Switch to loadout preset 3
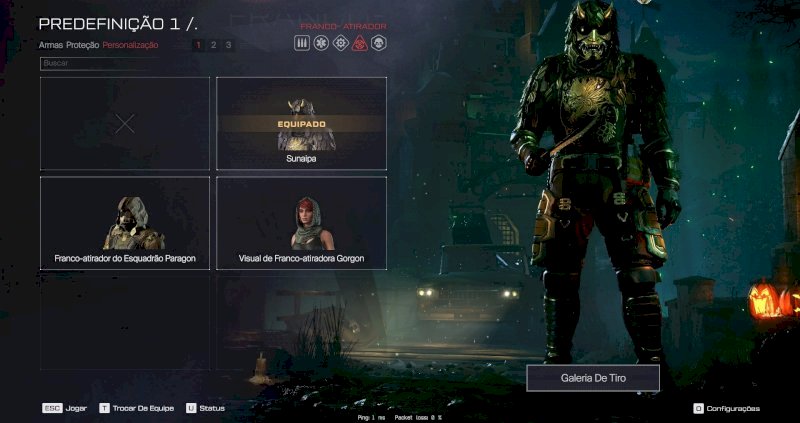This screenshot has height=423, width=800. click(x=228, y=45)
